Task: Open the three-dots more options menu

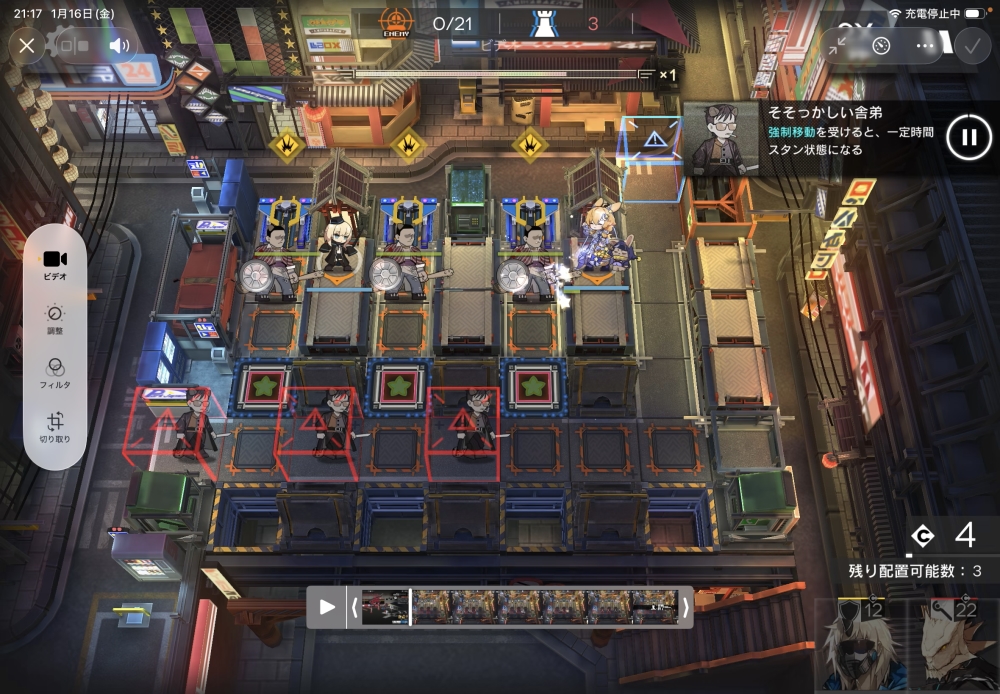Action: tap(924, 45)
